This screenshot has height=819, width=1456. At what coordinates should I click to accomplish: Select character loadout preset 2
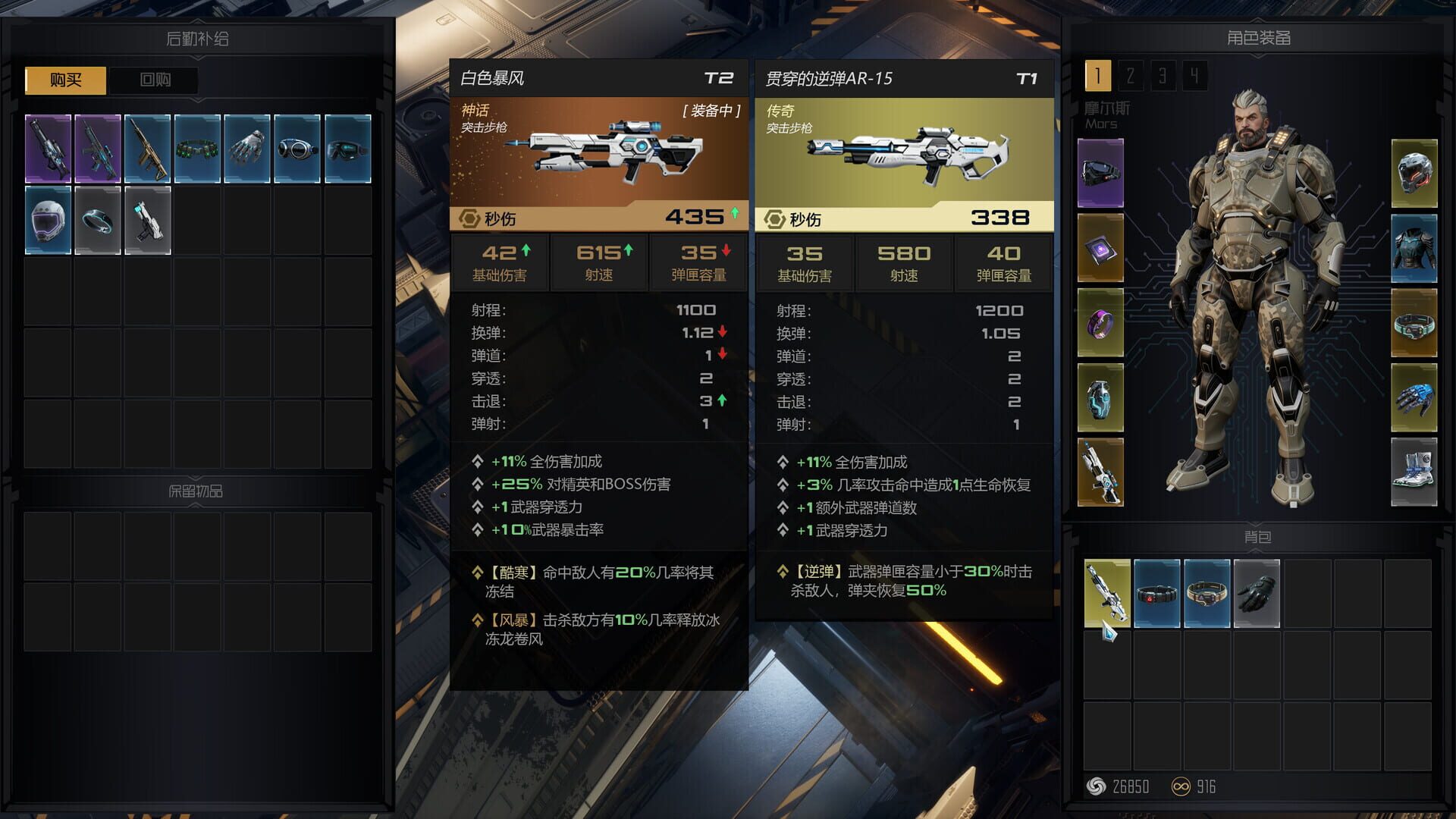pyautogui.click(x=1129, y=76)
